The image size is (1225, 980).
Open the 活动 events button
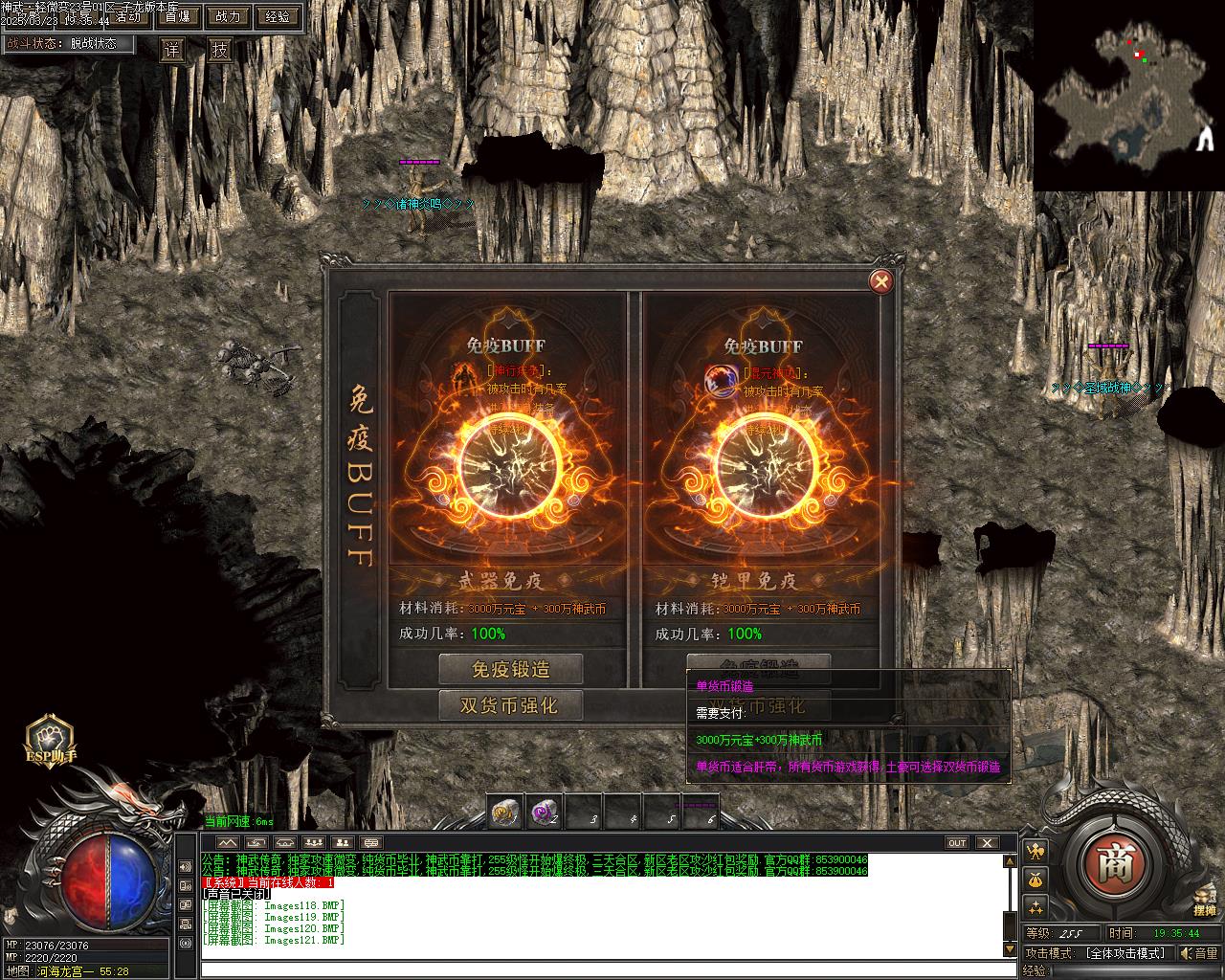coord(128,16)
